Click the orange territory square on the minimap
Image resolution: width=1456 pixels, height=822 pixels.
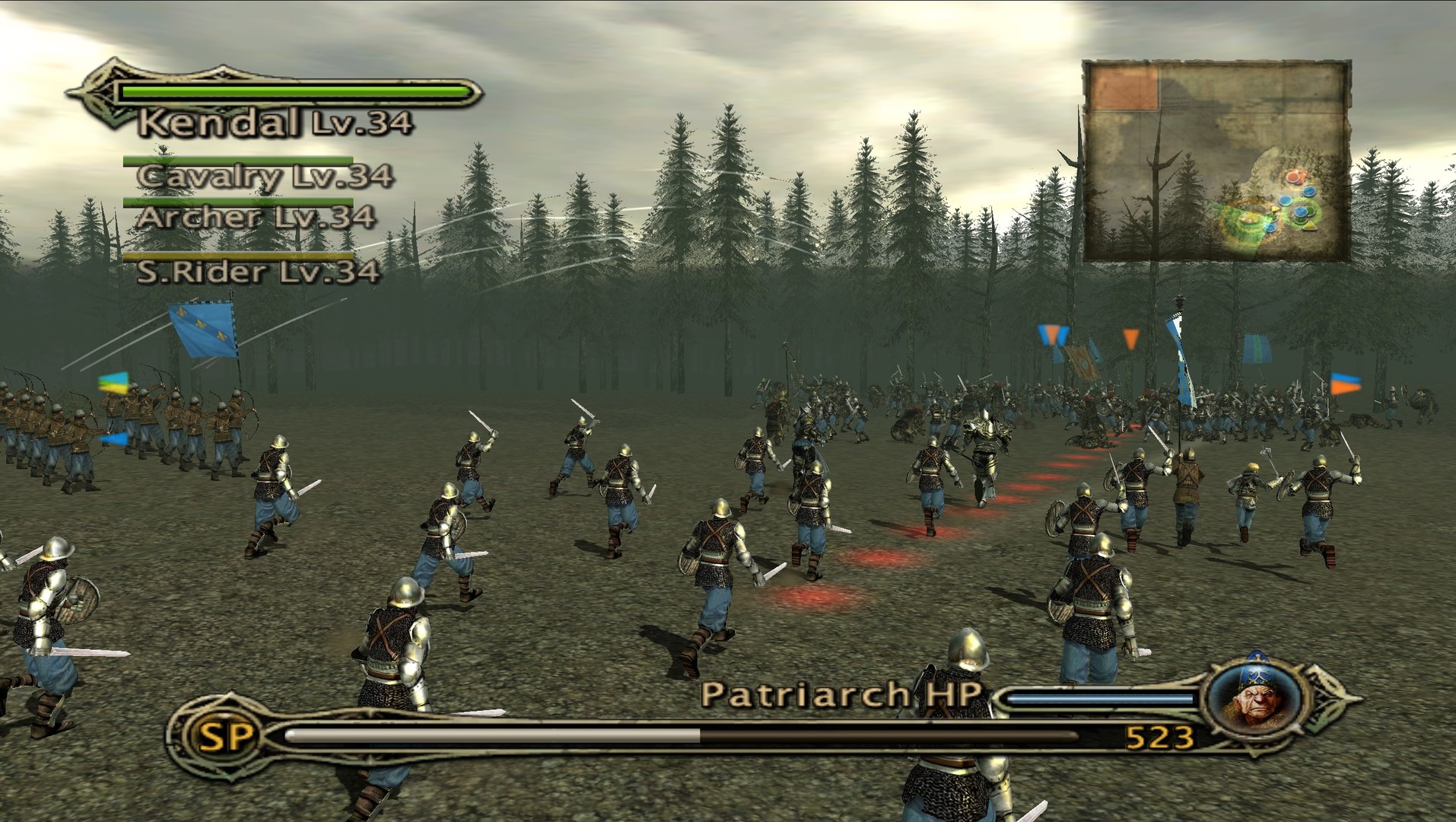1124,87
